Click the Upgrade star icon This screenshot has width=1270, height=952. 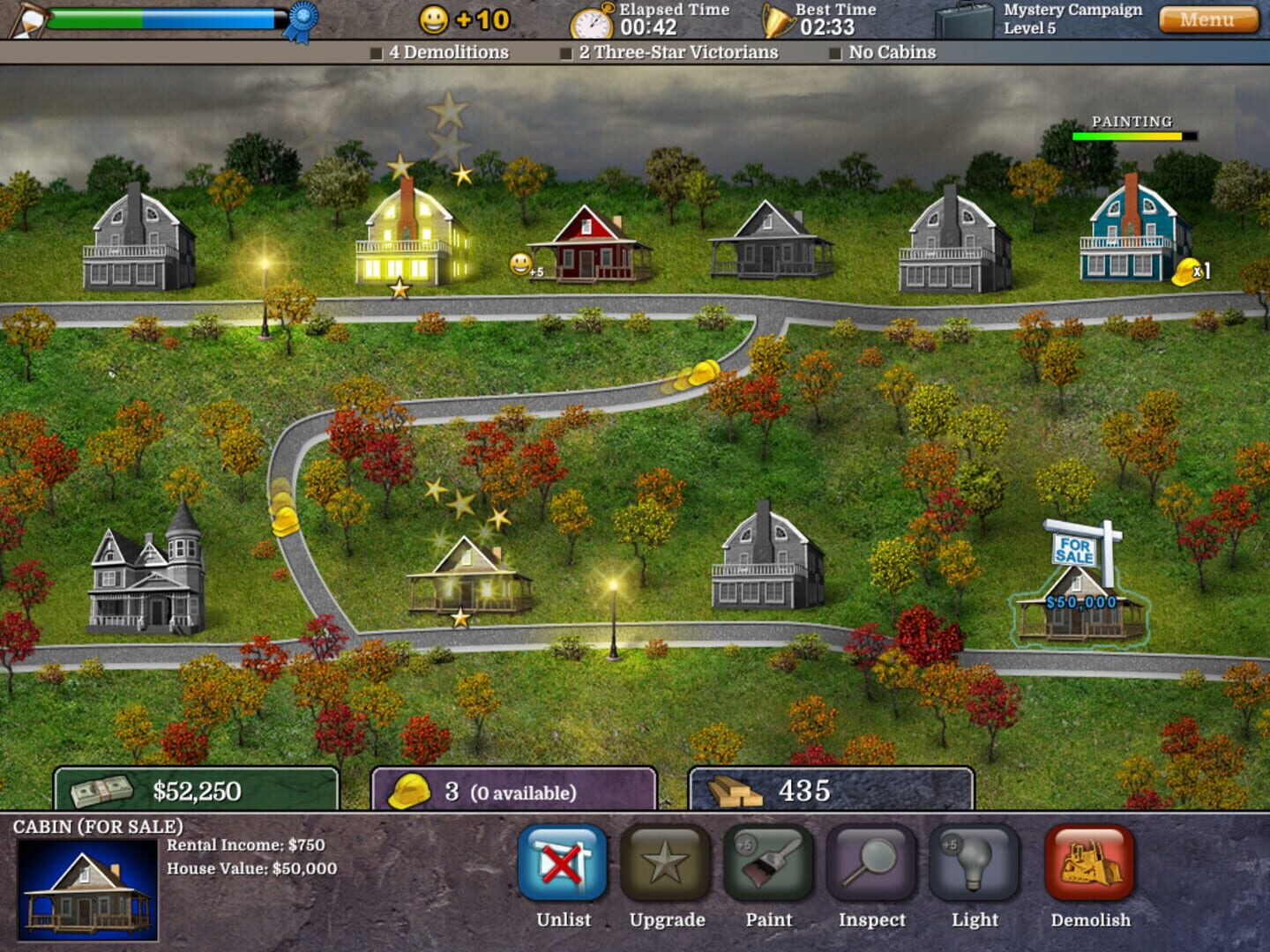pos(665,873)
